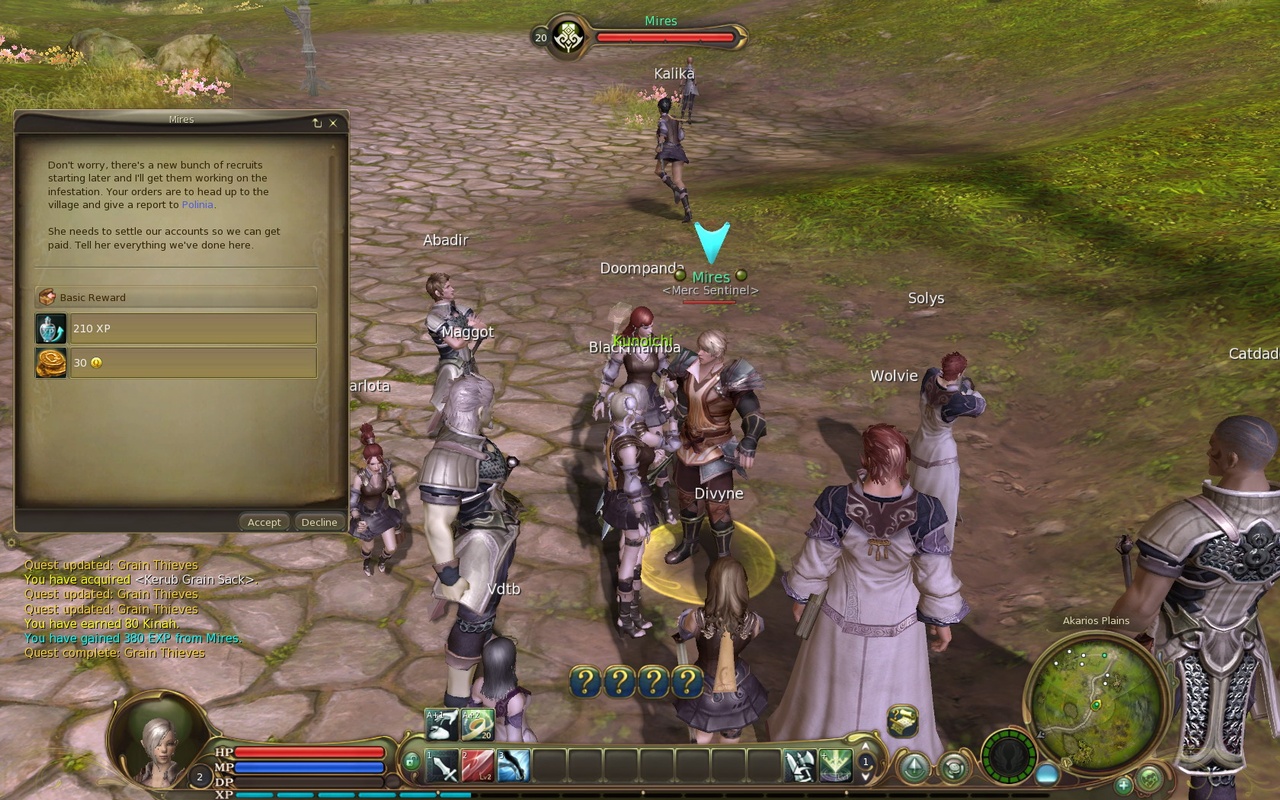Open the world map from the minimap globe icon
This screenshot has height=800, width=1280.
(1148, 778)
